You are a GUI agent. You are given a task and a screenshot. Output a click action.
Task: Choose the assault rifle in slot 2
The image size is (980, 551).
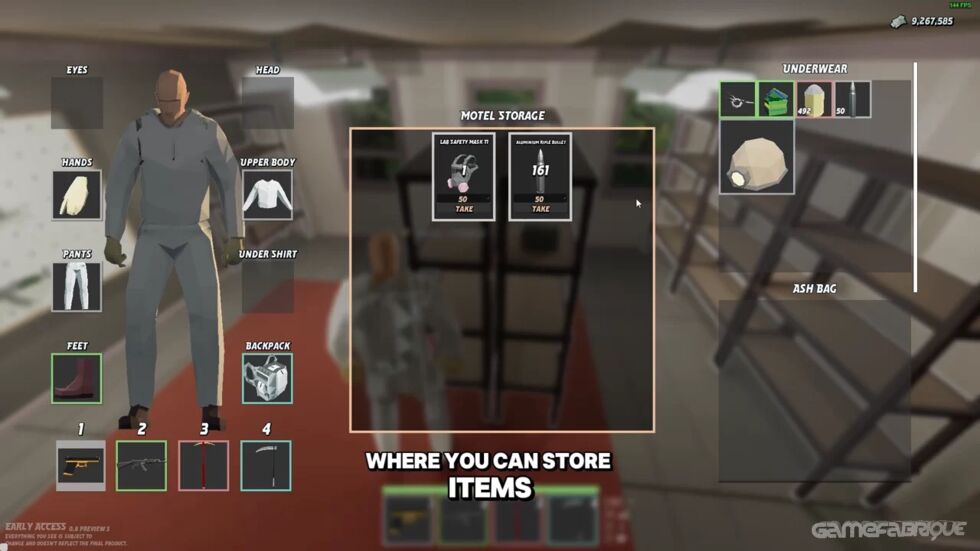pos(141,466)
